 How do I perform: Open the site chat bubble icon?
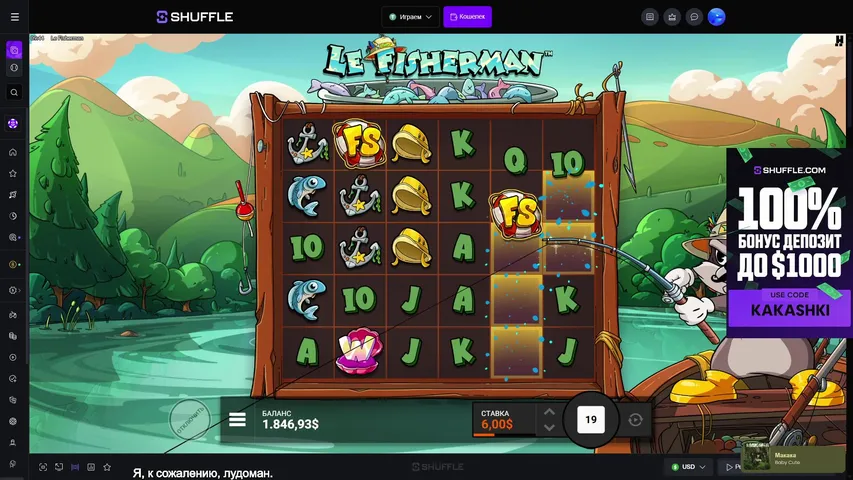coord(694,17)
